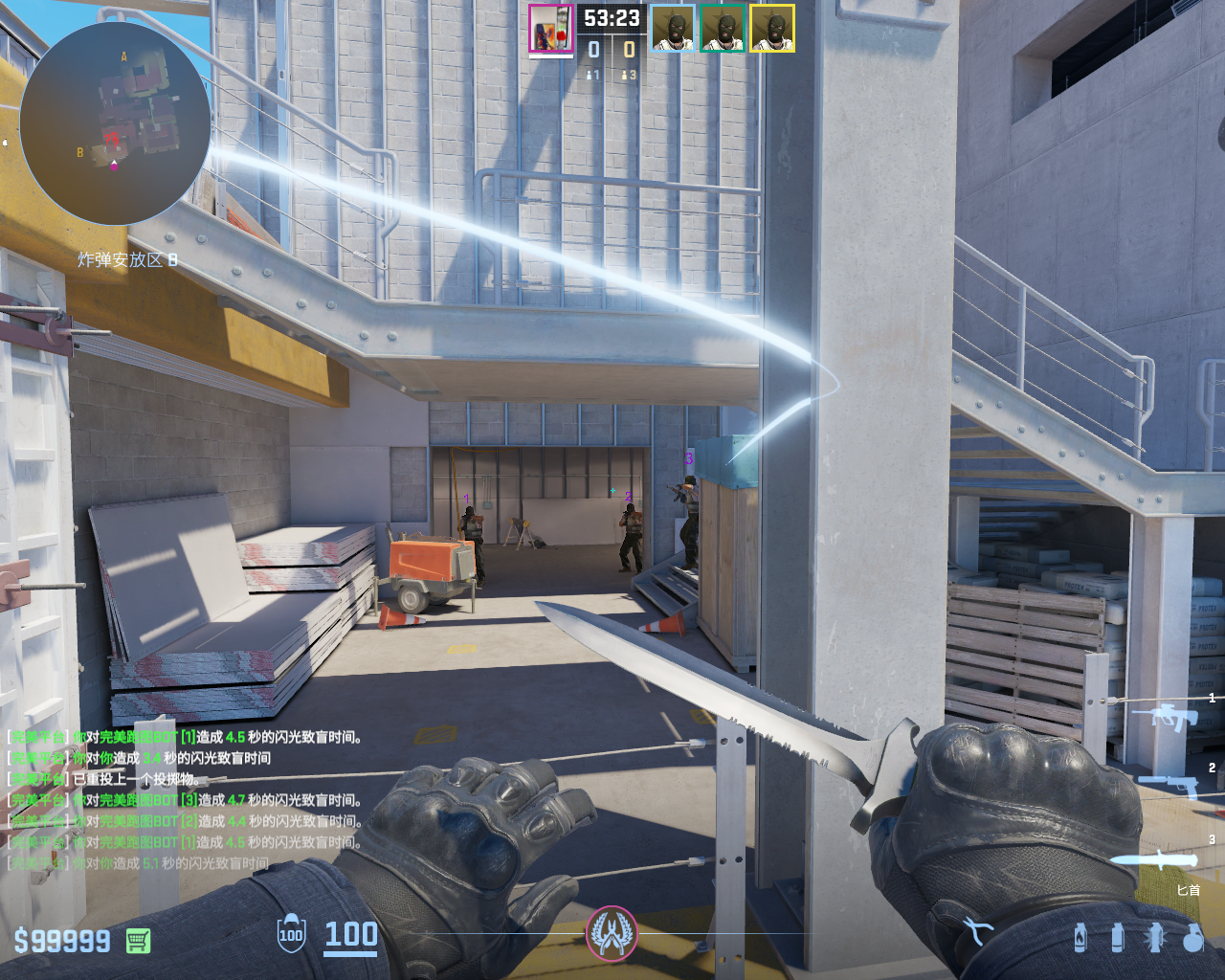Select the yellow-framed bot avatar

click(772, 29)
